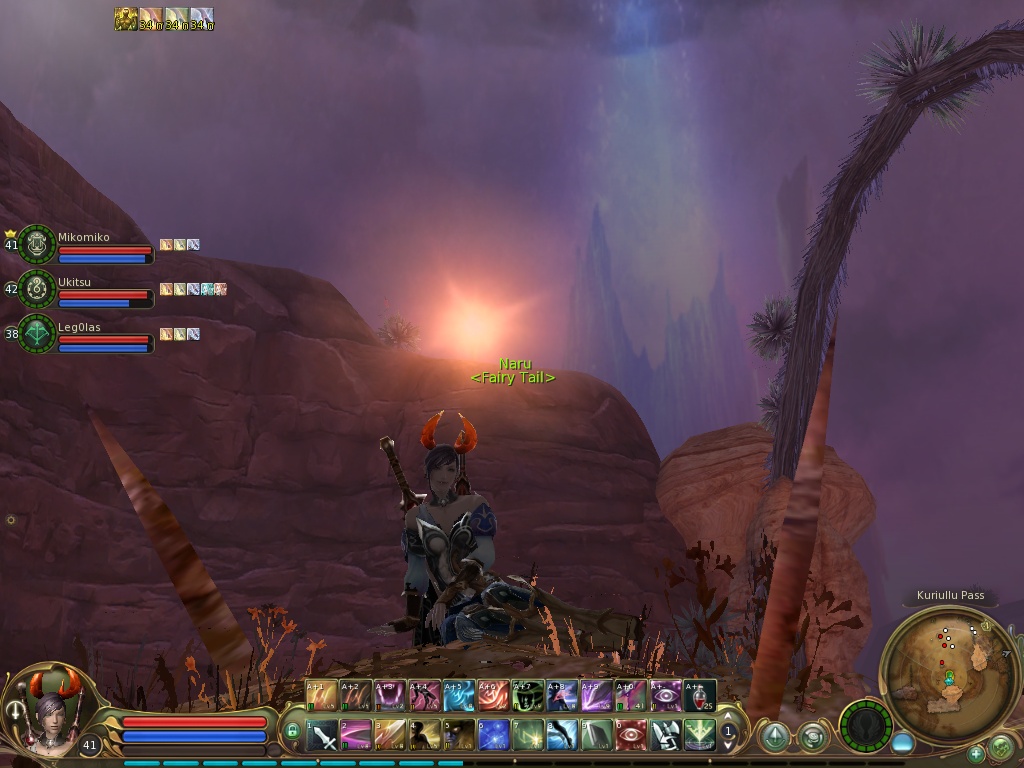Activate the sword attack skill in slot 1
Image resolution: width=1024 pixels, height=768 pixels.
pyautogui.click(x=322, y=735)
